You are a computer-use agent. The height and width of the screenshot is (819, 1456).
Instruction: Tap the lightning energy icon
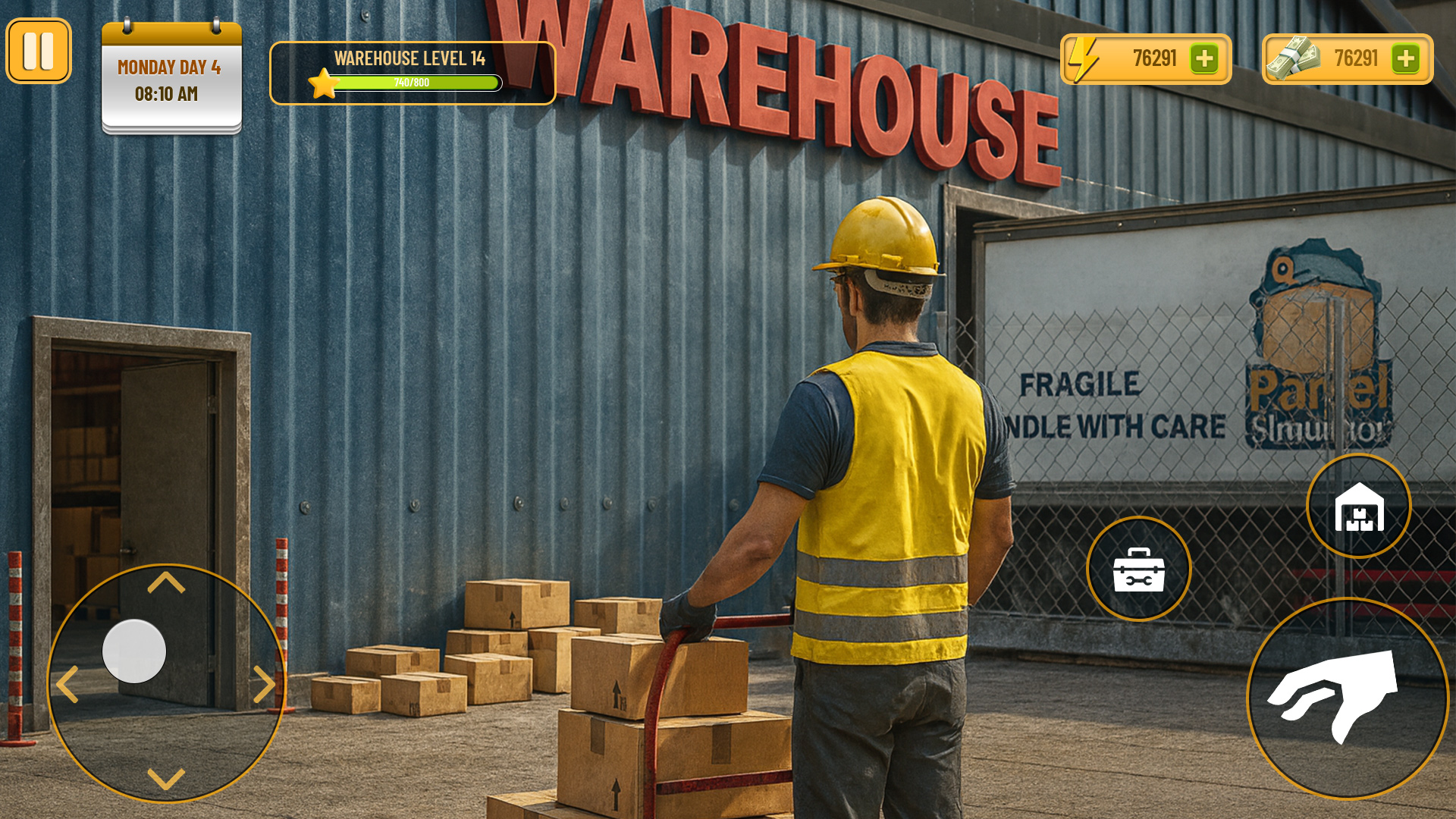(1086, 58)
